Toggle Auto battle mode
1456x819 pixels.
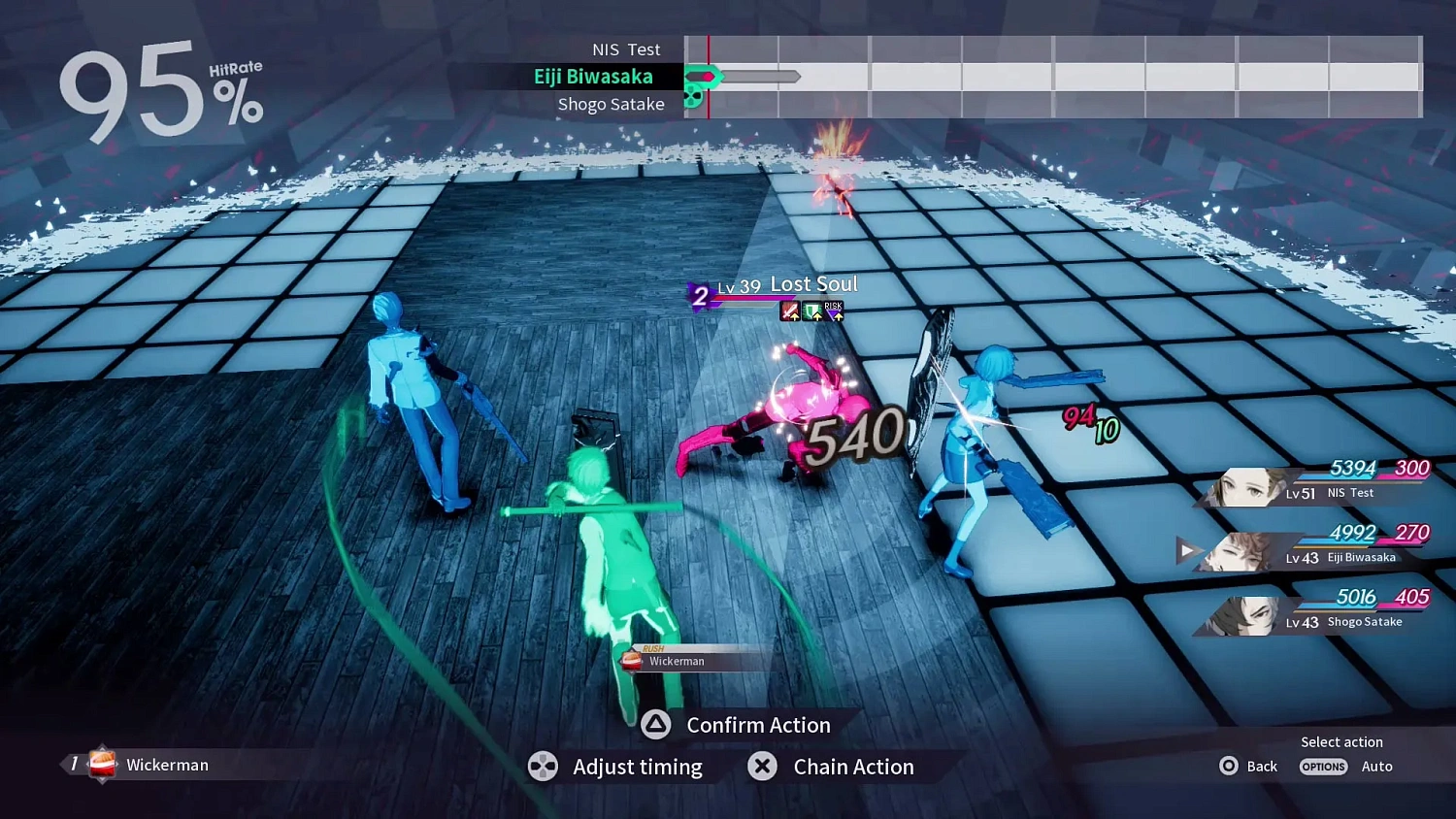coord(1377,766)
